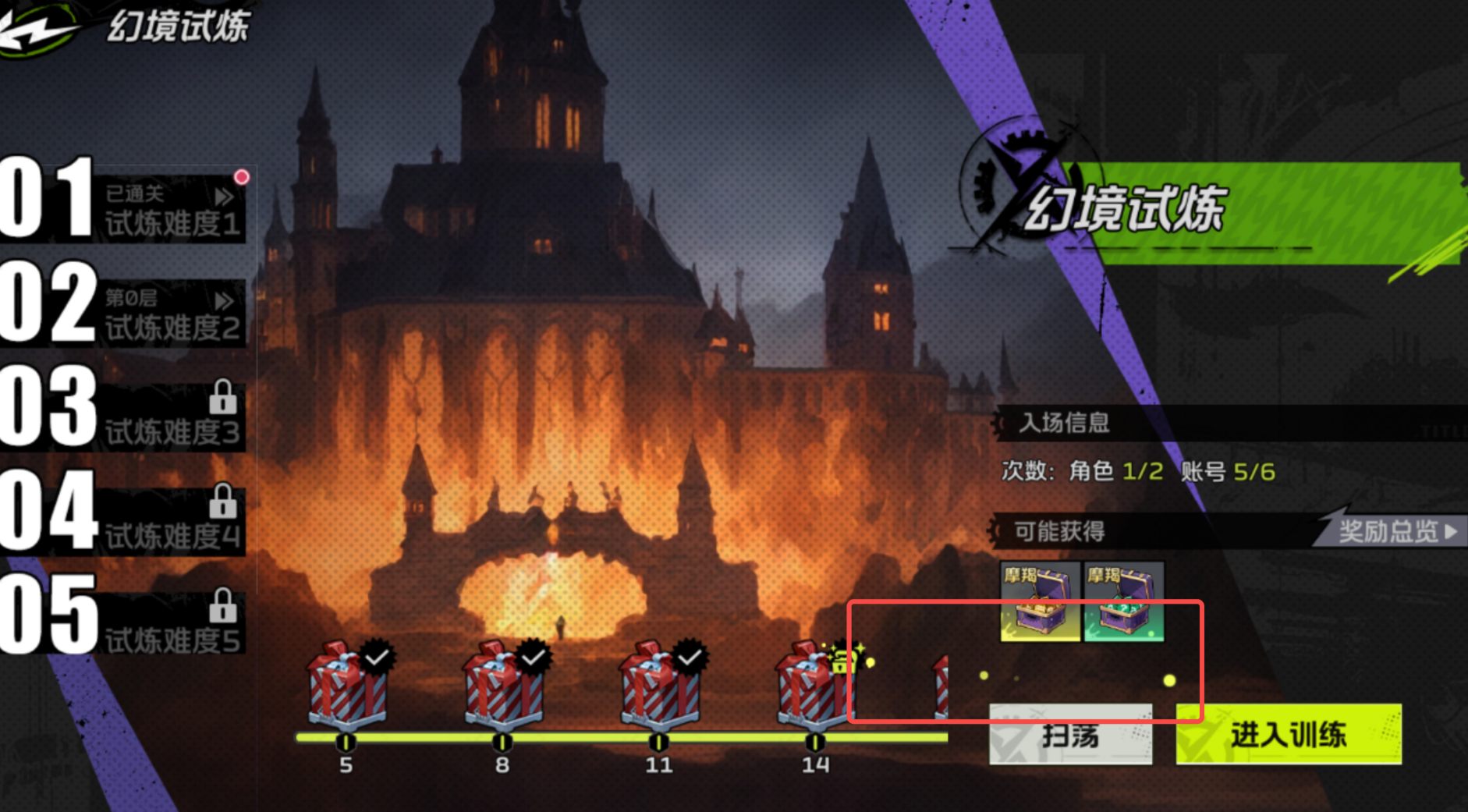Image resolution: width=1468 pixels, height=812 pixels.
Task: Inspect the green 摩羯 treasure chest reward
Action: [1124, 602]
